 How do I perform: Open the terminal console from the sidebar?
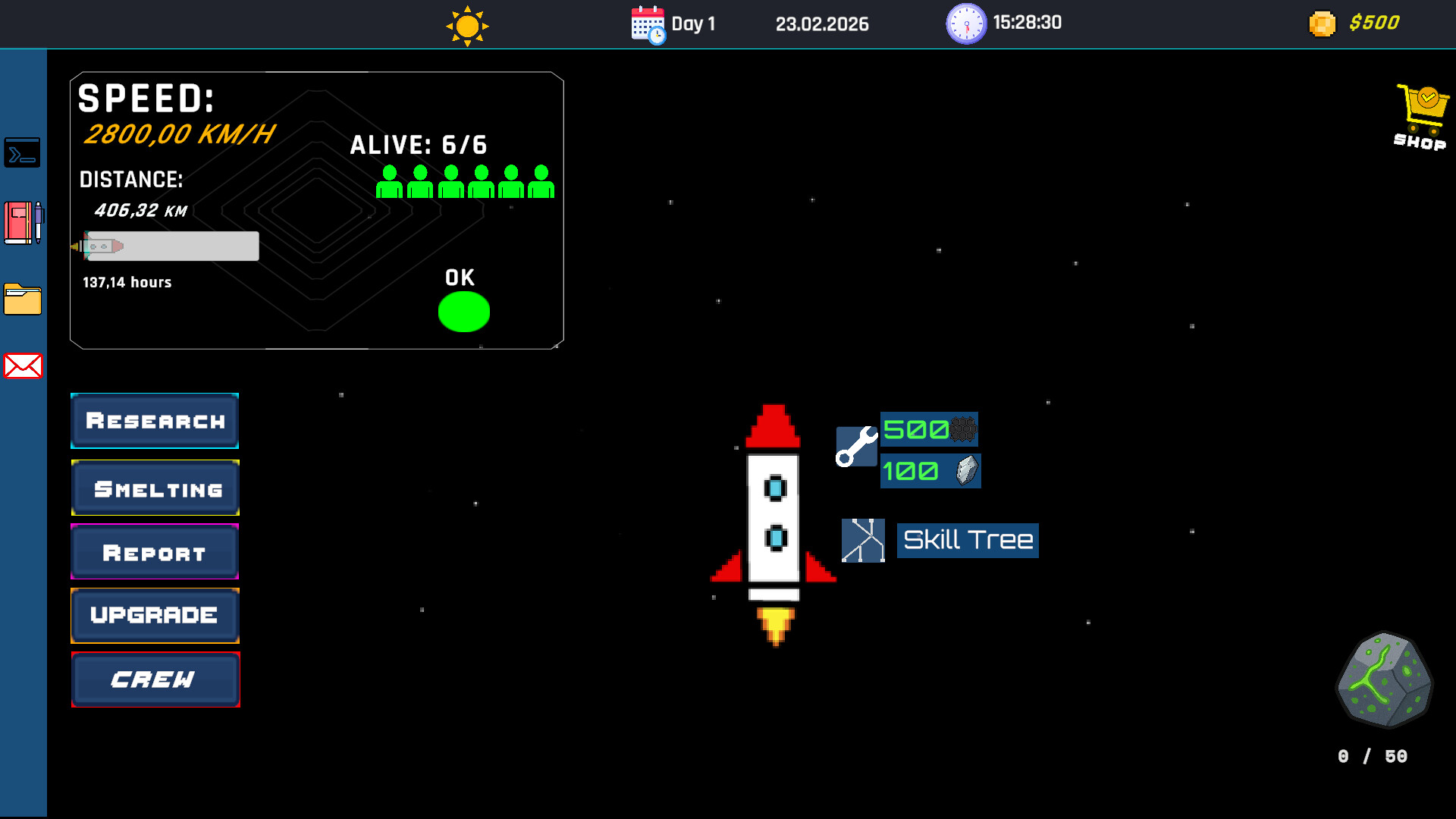point(23,152)
